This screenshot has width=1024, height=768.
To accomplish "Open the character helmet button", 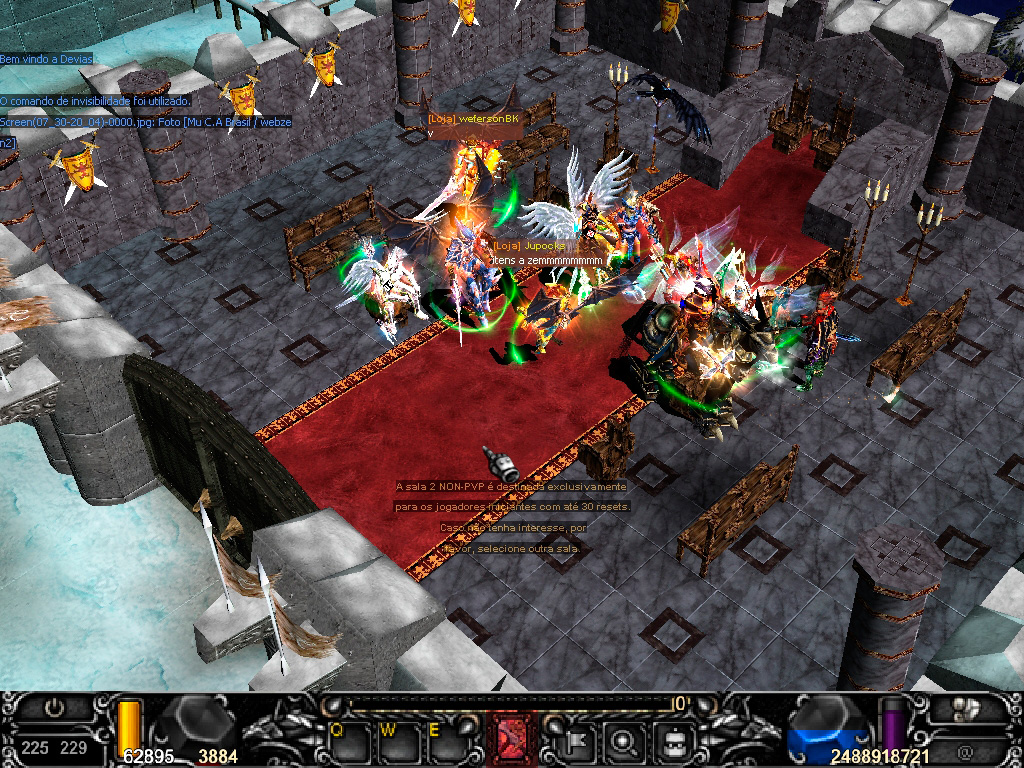I will [x=672, y=742].
